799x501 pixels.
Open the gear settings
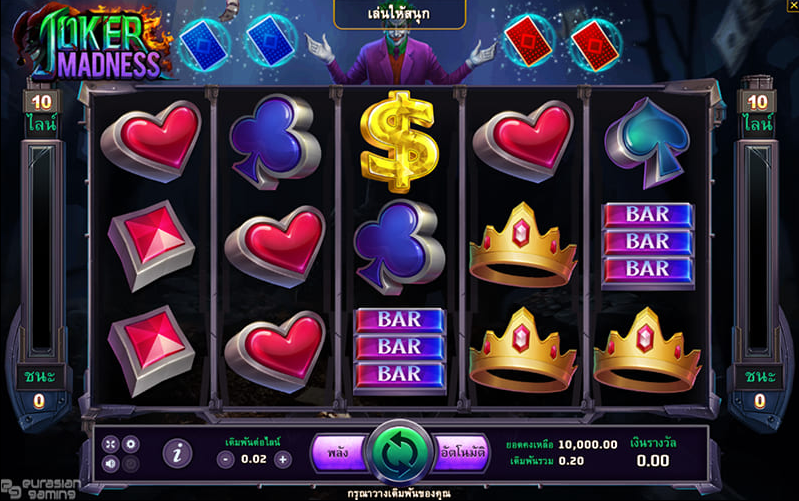(x=131, y=443)
